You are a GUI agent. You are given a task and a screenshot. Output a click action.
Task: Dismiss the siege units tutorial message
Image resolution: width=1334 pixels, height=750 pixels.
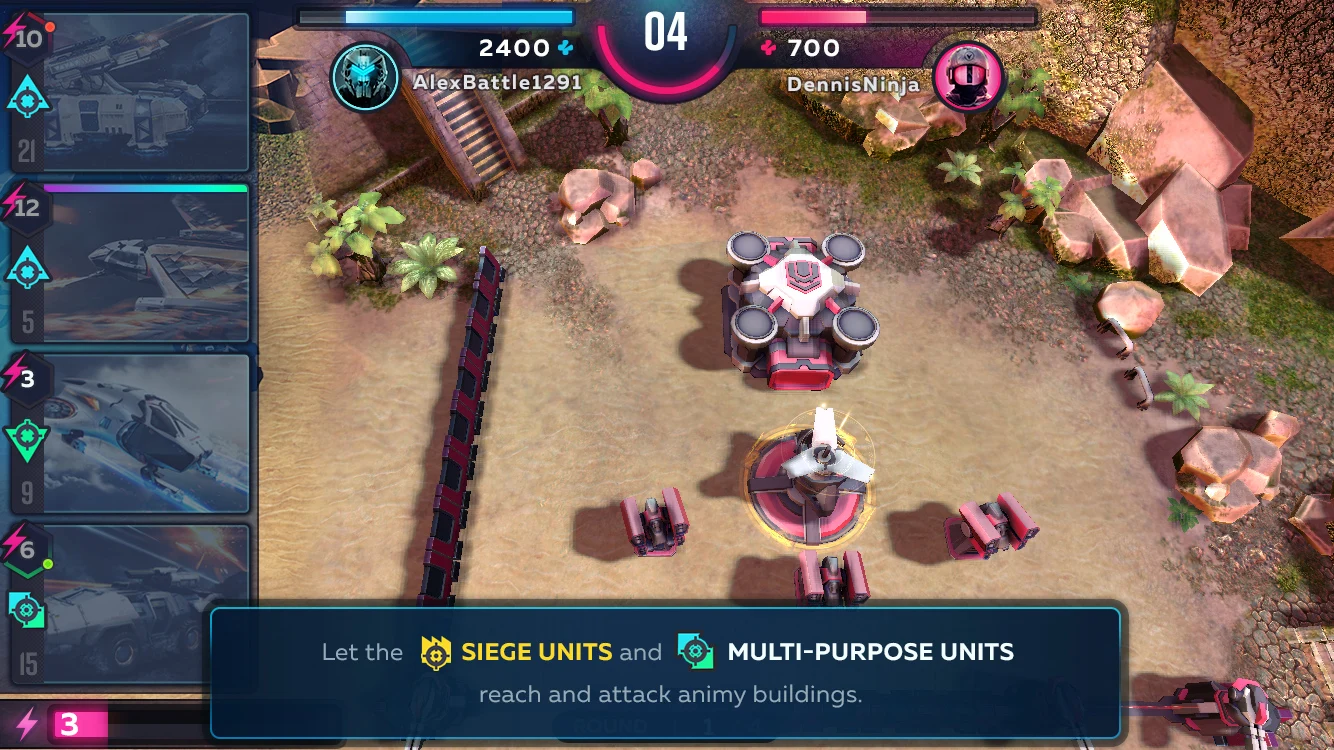[x=665, y=672]
